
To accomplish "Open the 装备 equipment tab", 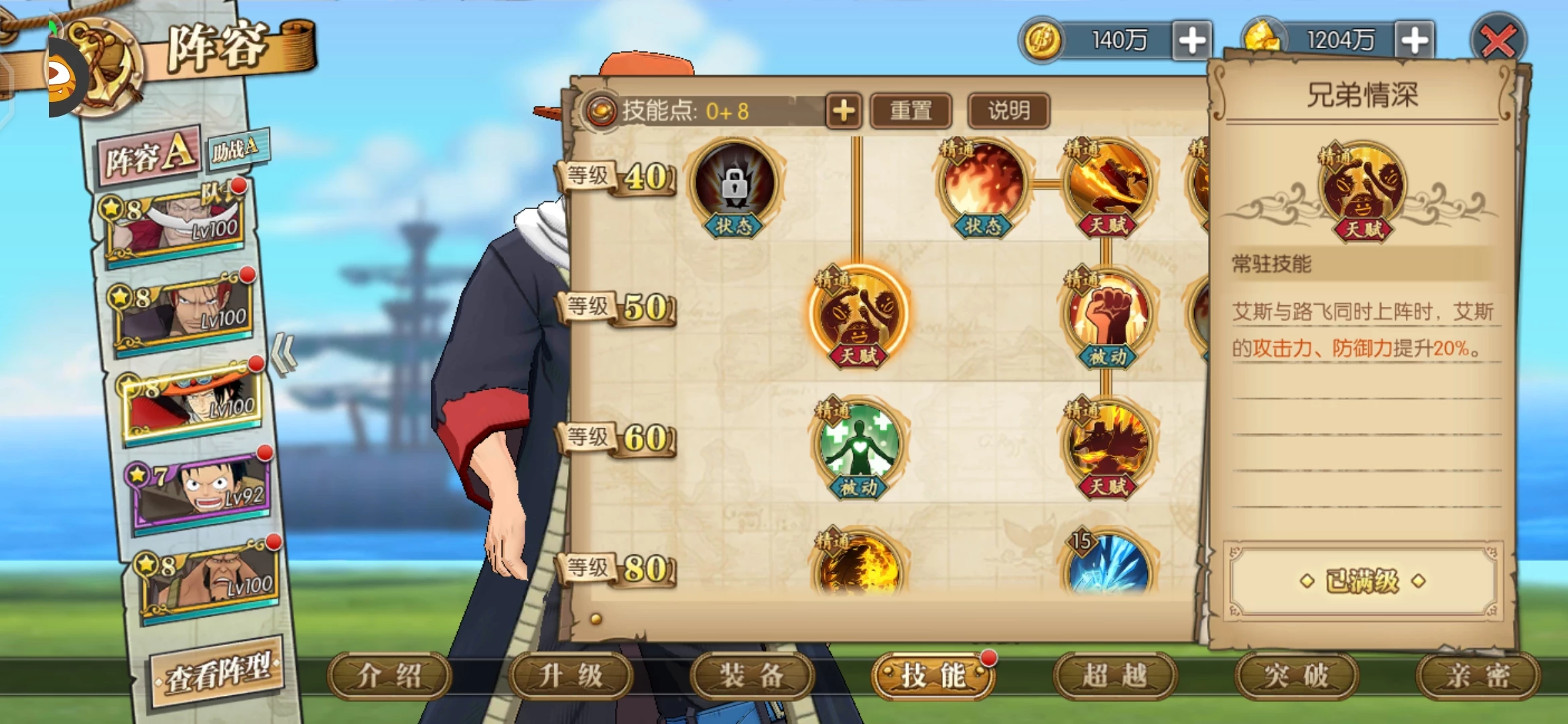I will (x=752, y=676).
